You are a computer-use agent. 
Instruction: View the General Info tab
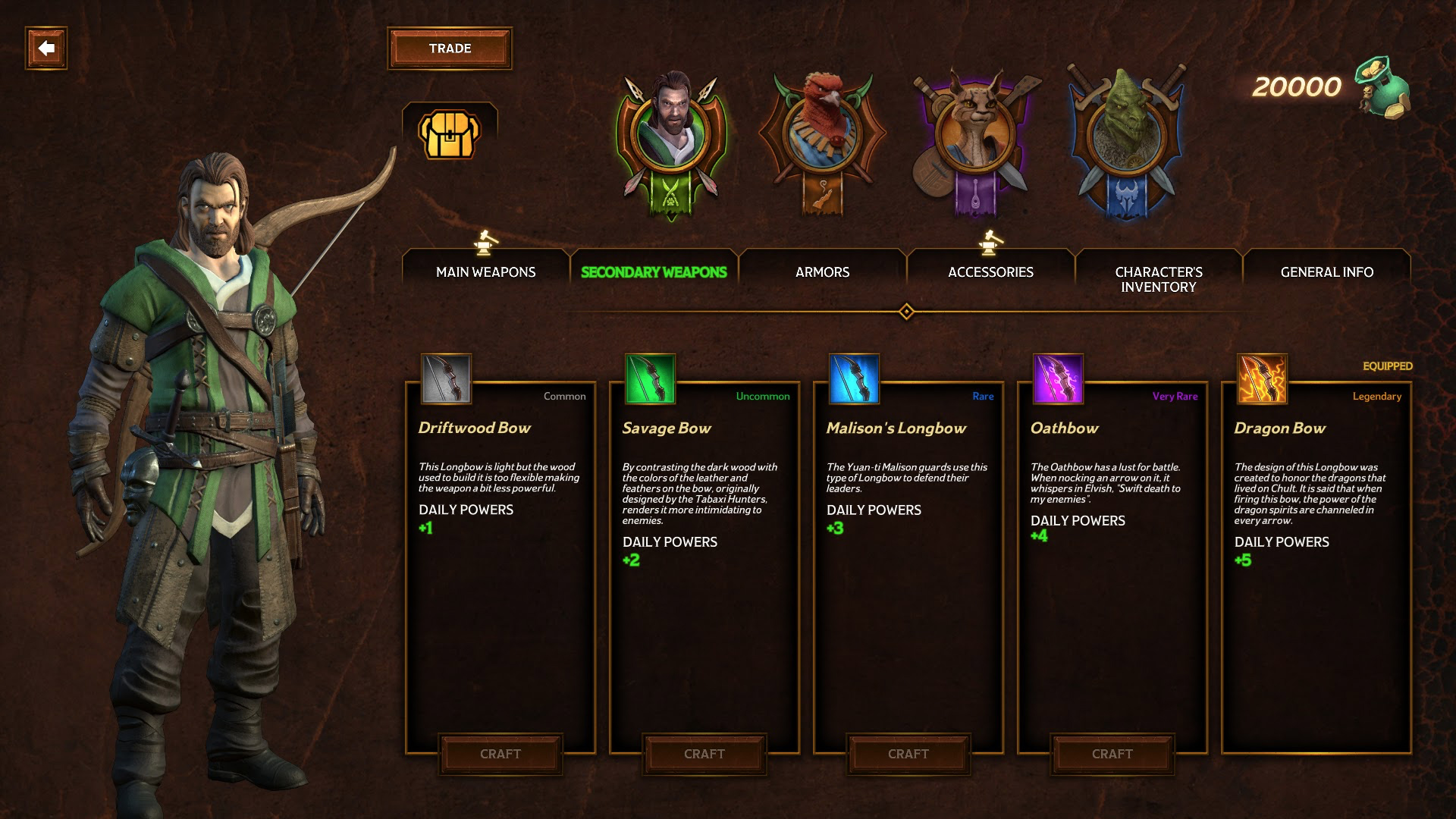pyautogui.click(x=1327, y=272)
